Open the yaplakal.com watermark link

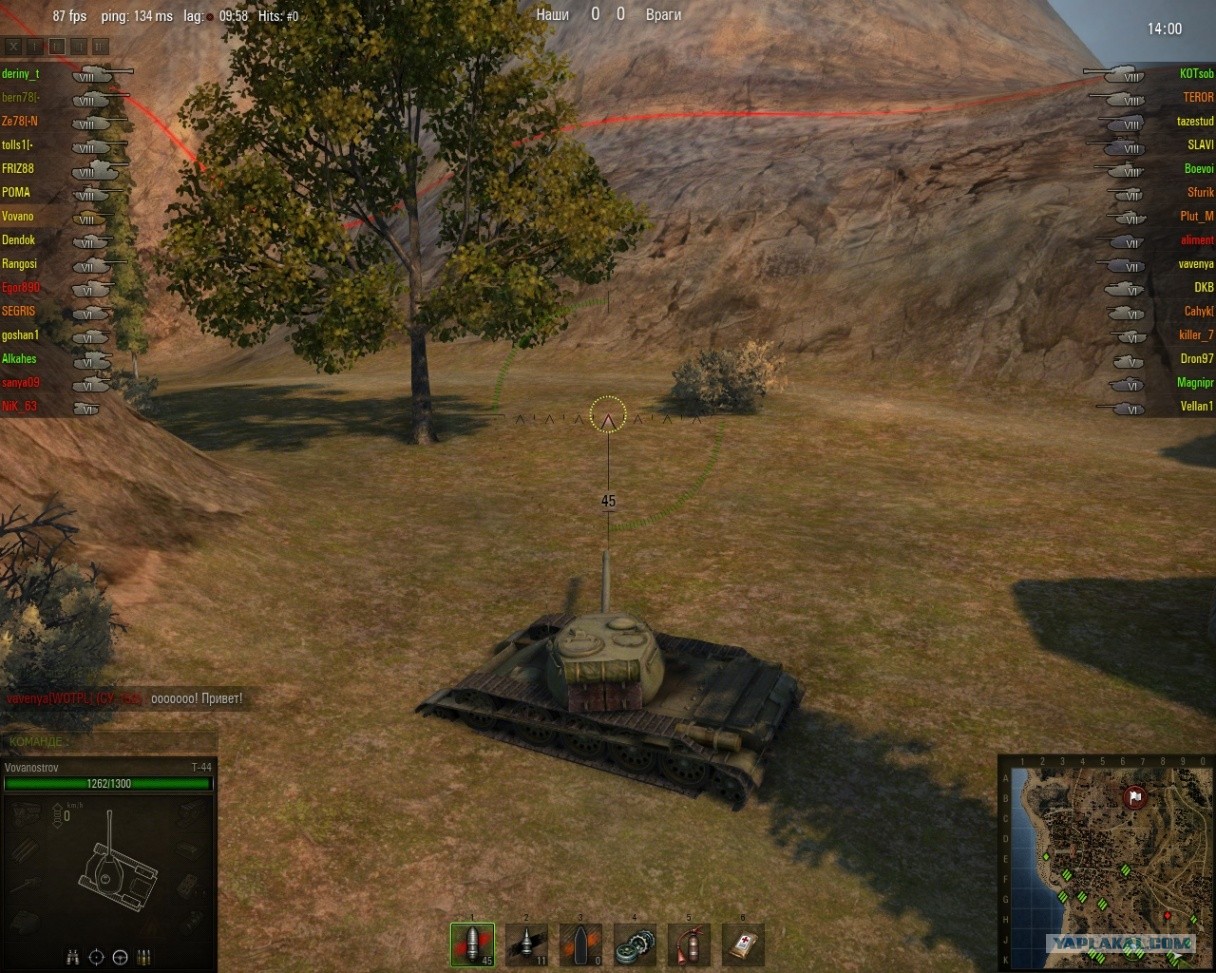click(1120, 943)
